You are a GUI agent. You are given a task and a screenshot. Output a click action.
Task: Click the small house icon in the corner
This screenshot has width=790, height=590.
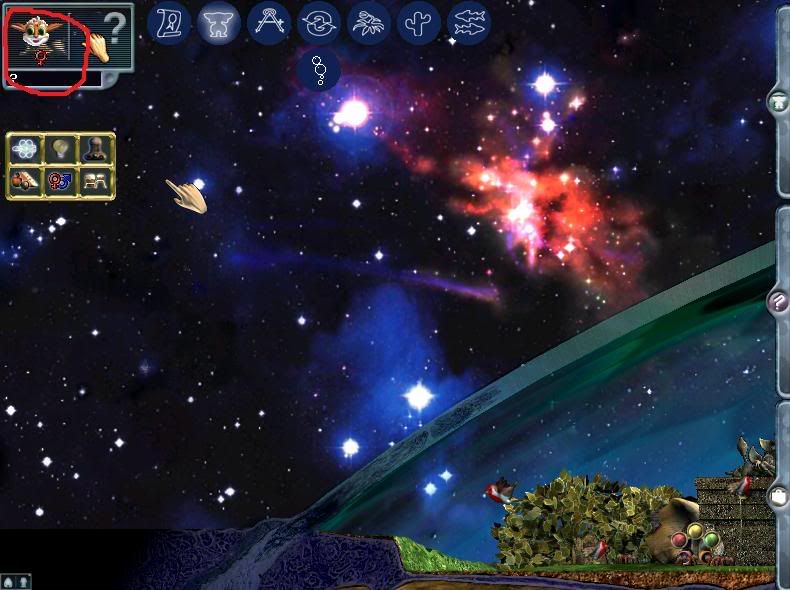tap(9, 581)
